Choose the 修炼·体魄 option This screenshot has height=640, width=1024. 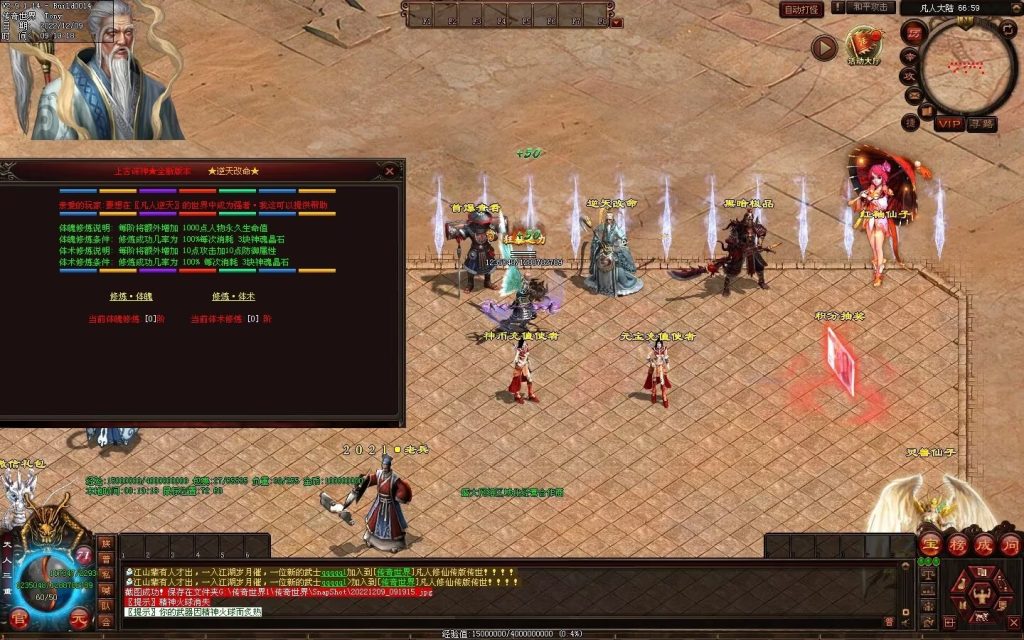click(124, 297)
